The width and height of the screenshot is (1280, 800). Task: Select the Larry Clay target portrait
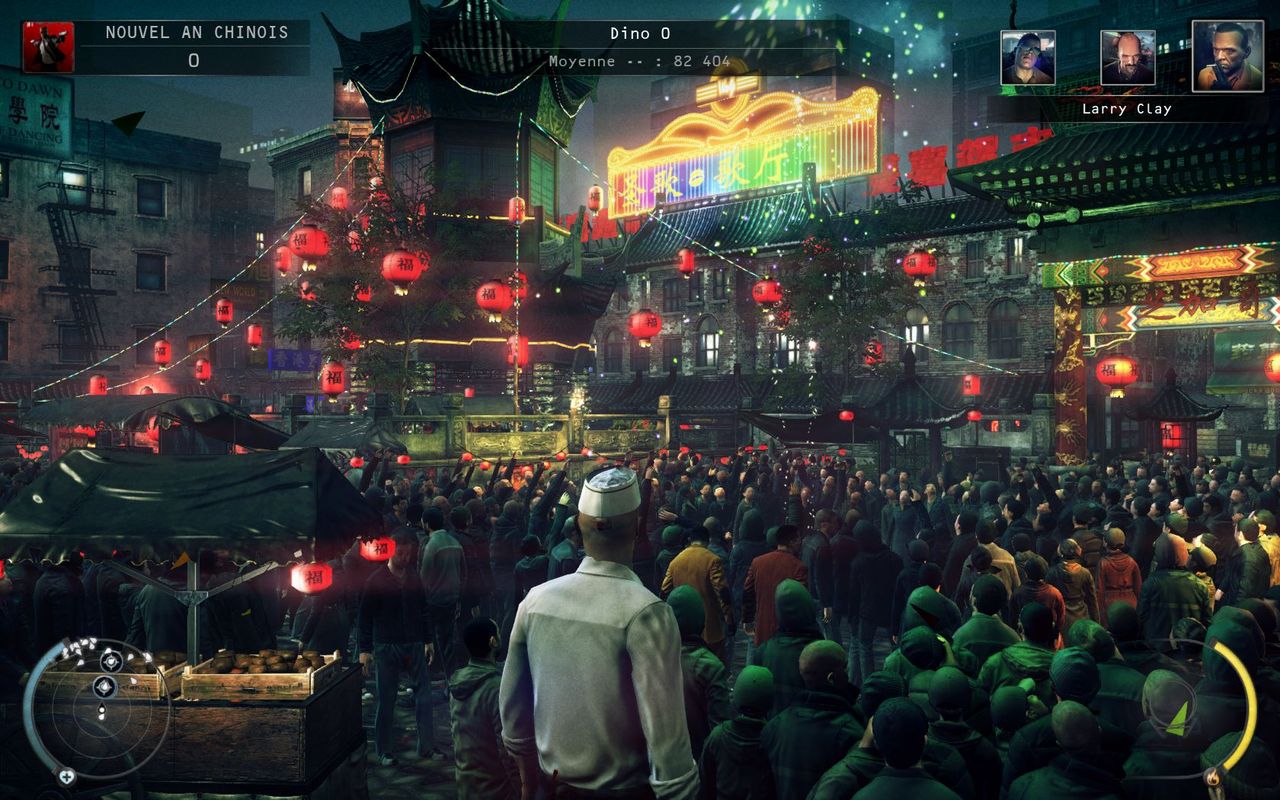click(1227, 56)
